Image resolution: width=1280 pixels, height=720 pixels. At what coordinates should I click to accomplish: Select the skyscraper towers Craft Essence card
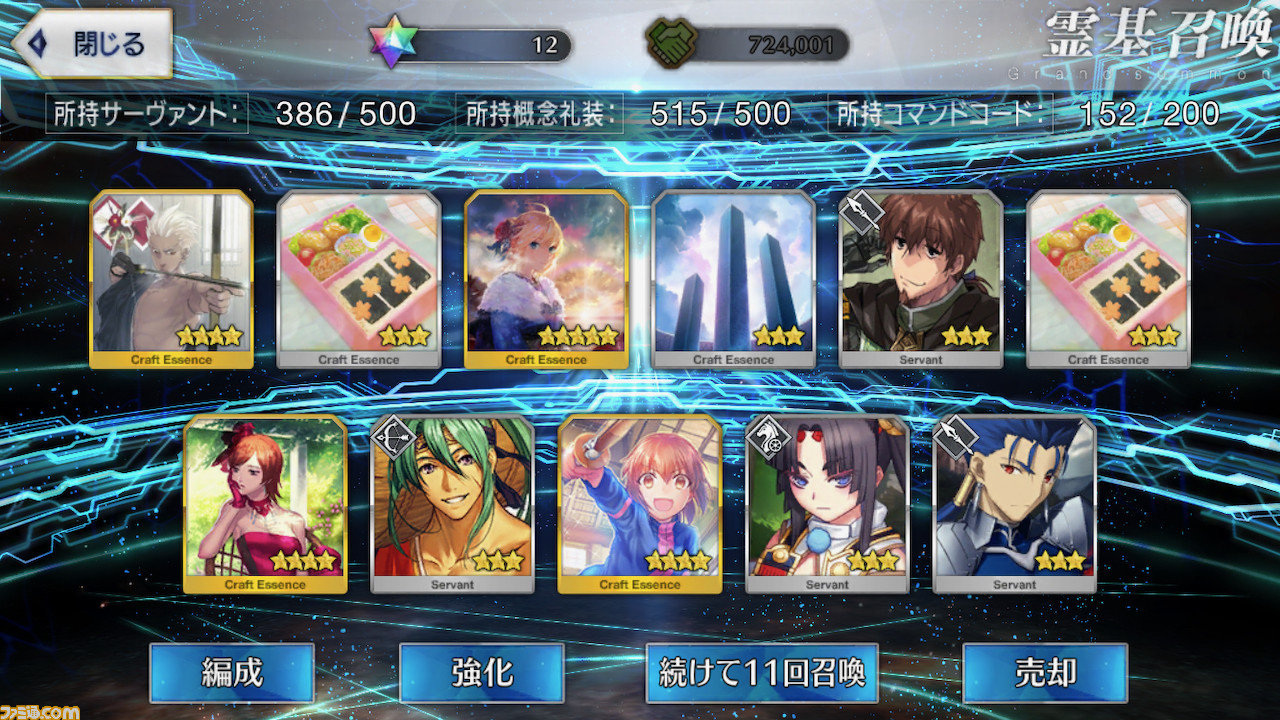[x=734, y=278]
